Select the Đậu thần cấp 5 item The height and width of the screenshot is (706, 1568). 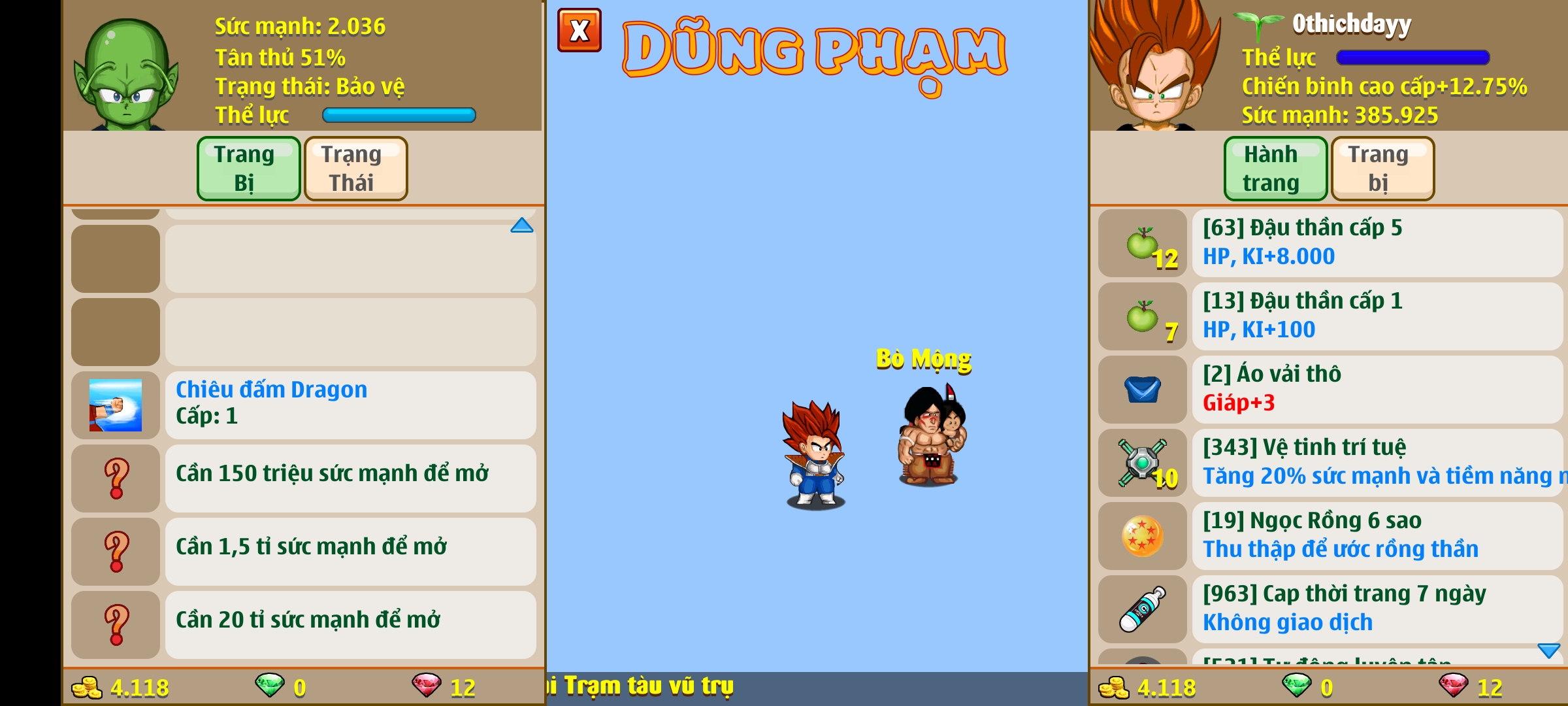pos(1375,243)
